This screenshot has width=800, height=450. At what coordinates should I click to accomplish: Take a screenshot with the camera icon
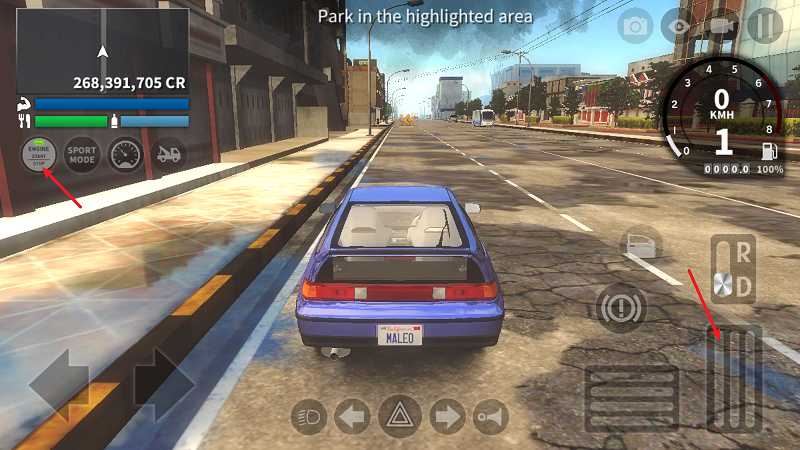pyautogui.click(x=635, y=26)
